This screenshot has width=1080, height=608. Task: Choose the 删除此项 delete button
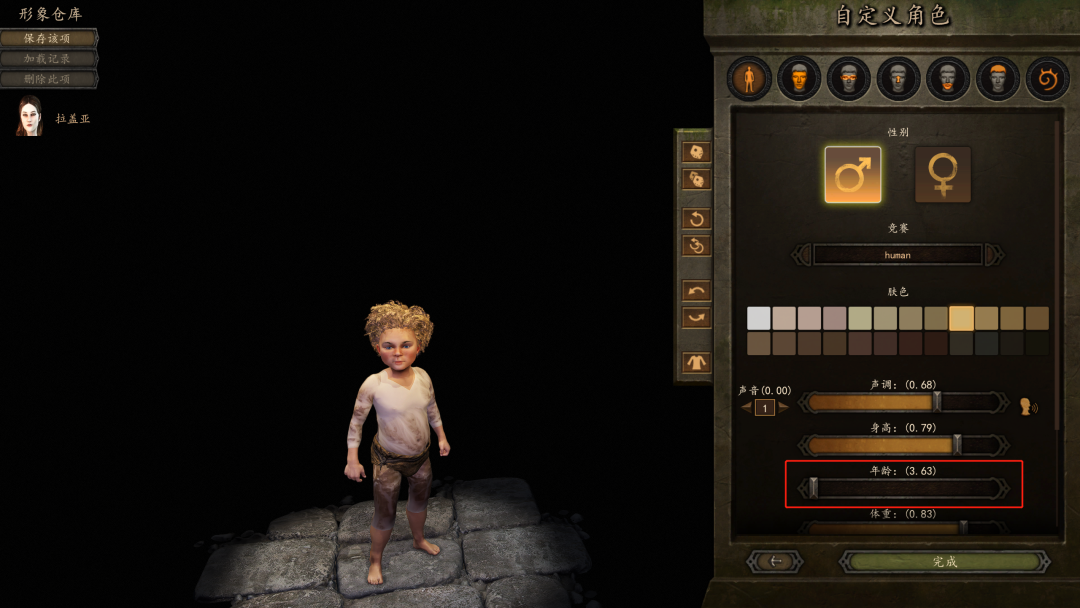(x=48, y=78)
